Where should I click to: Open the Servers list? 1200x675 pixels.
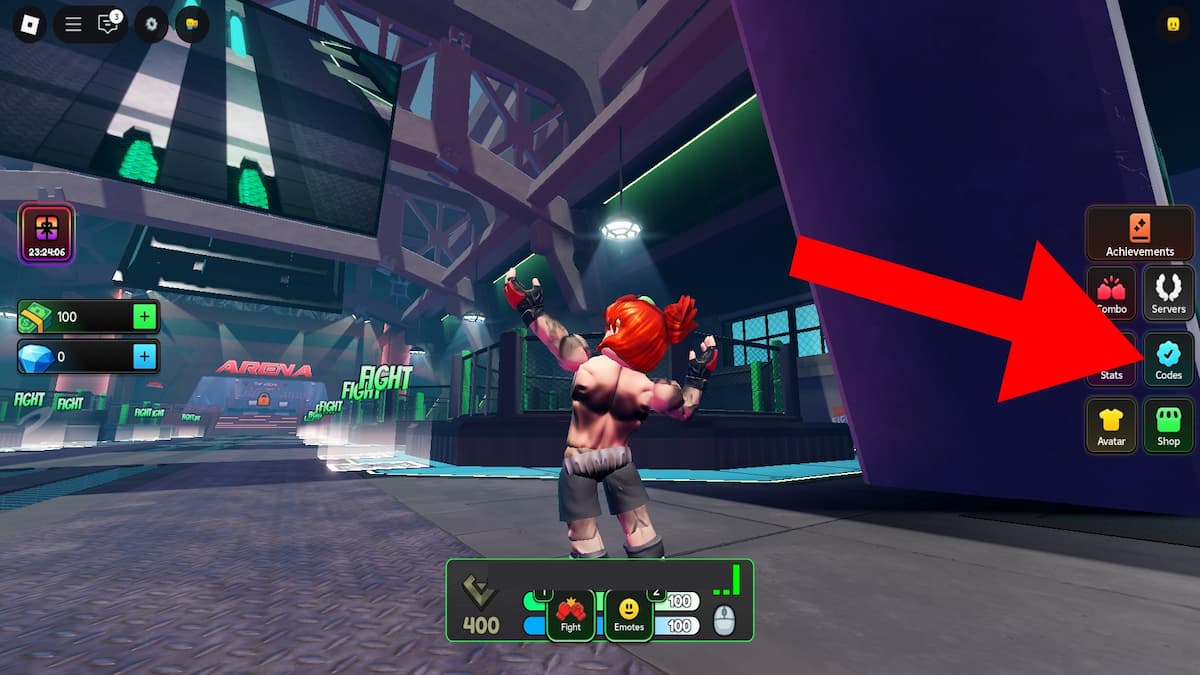(x=1168, y=294)
